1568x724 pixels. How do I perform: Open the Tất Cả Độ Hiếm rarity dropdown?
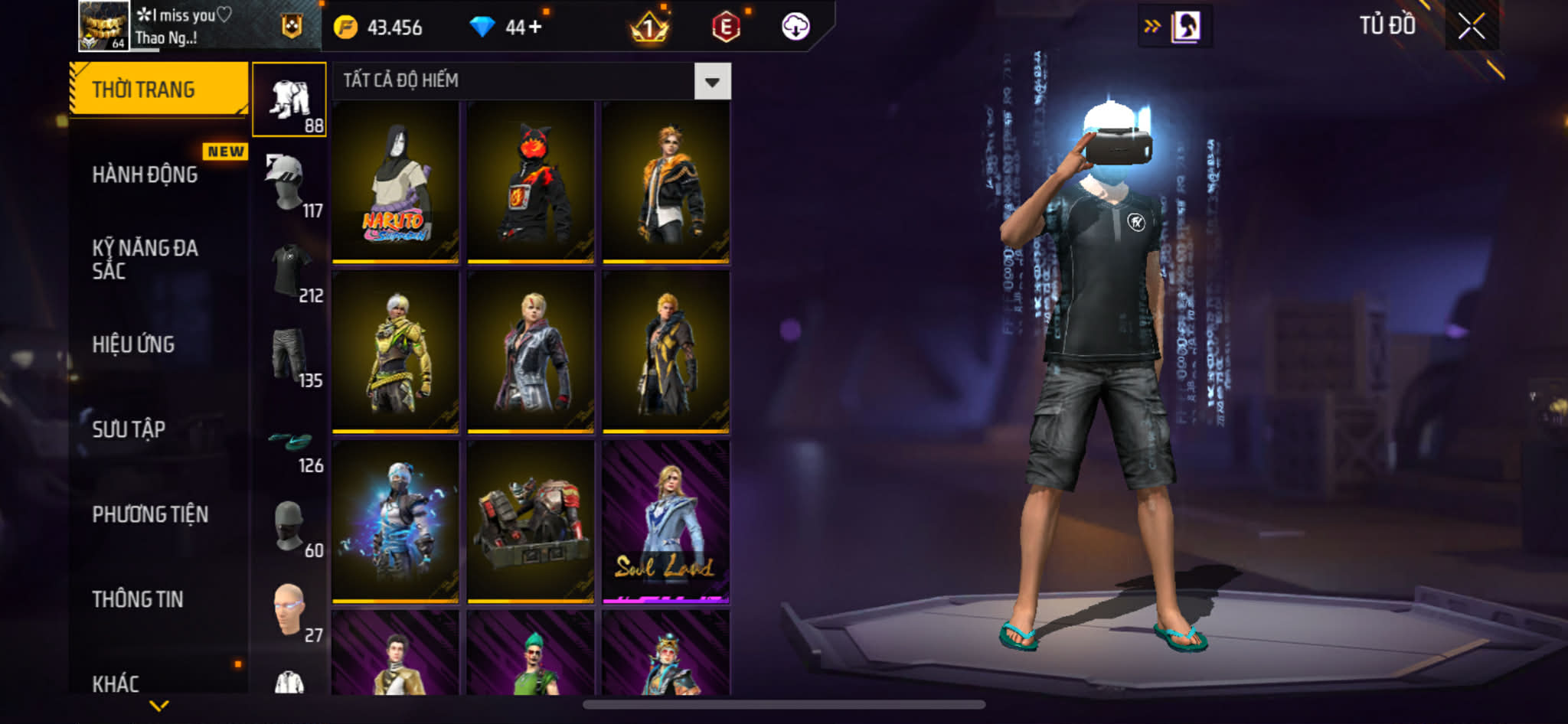(x=712, y=81)
